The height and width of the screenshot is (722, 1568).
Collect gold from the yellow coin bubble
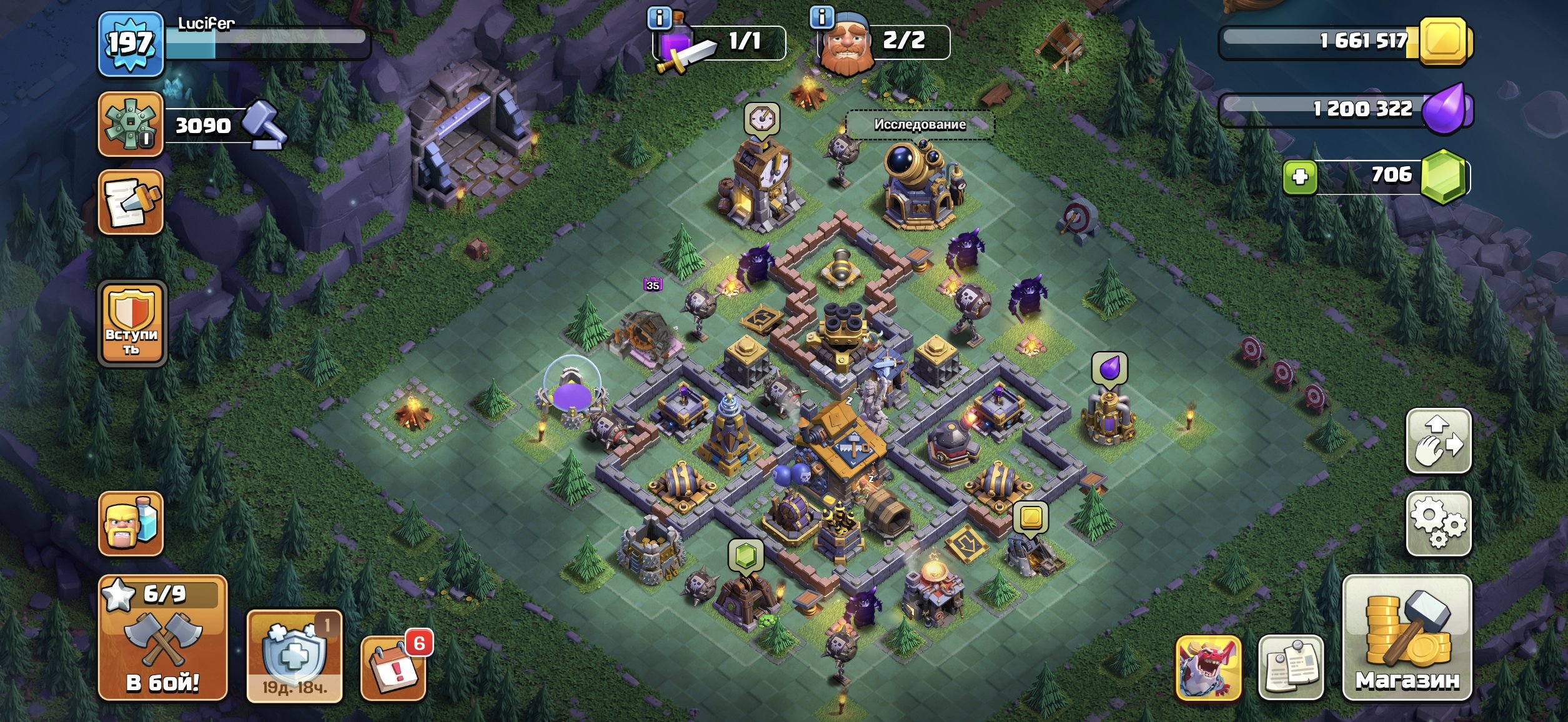tap(1030, 517)
